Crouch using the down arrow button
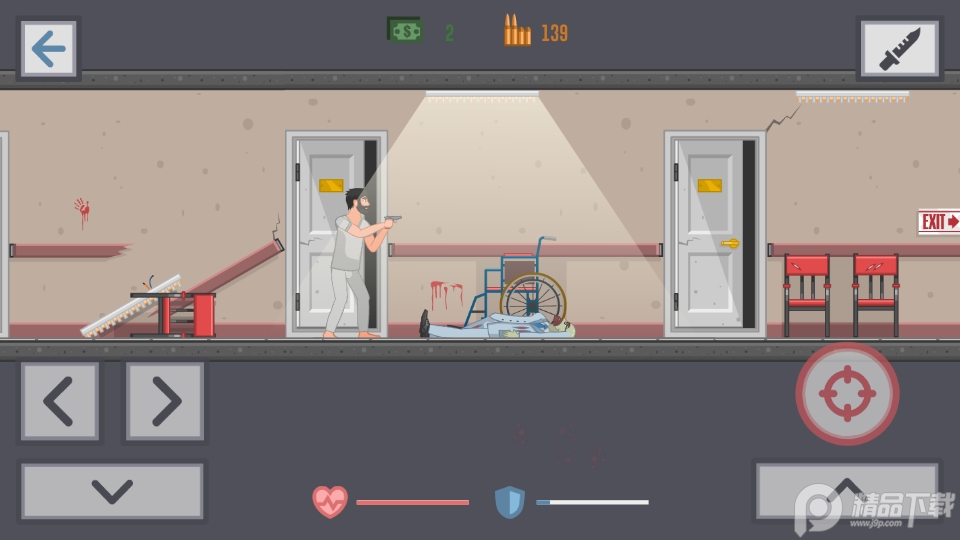This screenshot has height=540, width=960. click(x=112, y=491)
